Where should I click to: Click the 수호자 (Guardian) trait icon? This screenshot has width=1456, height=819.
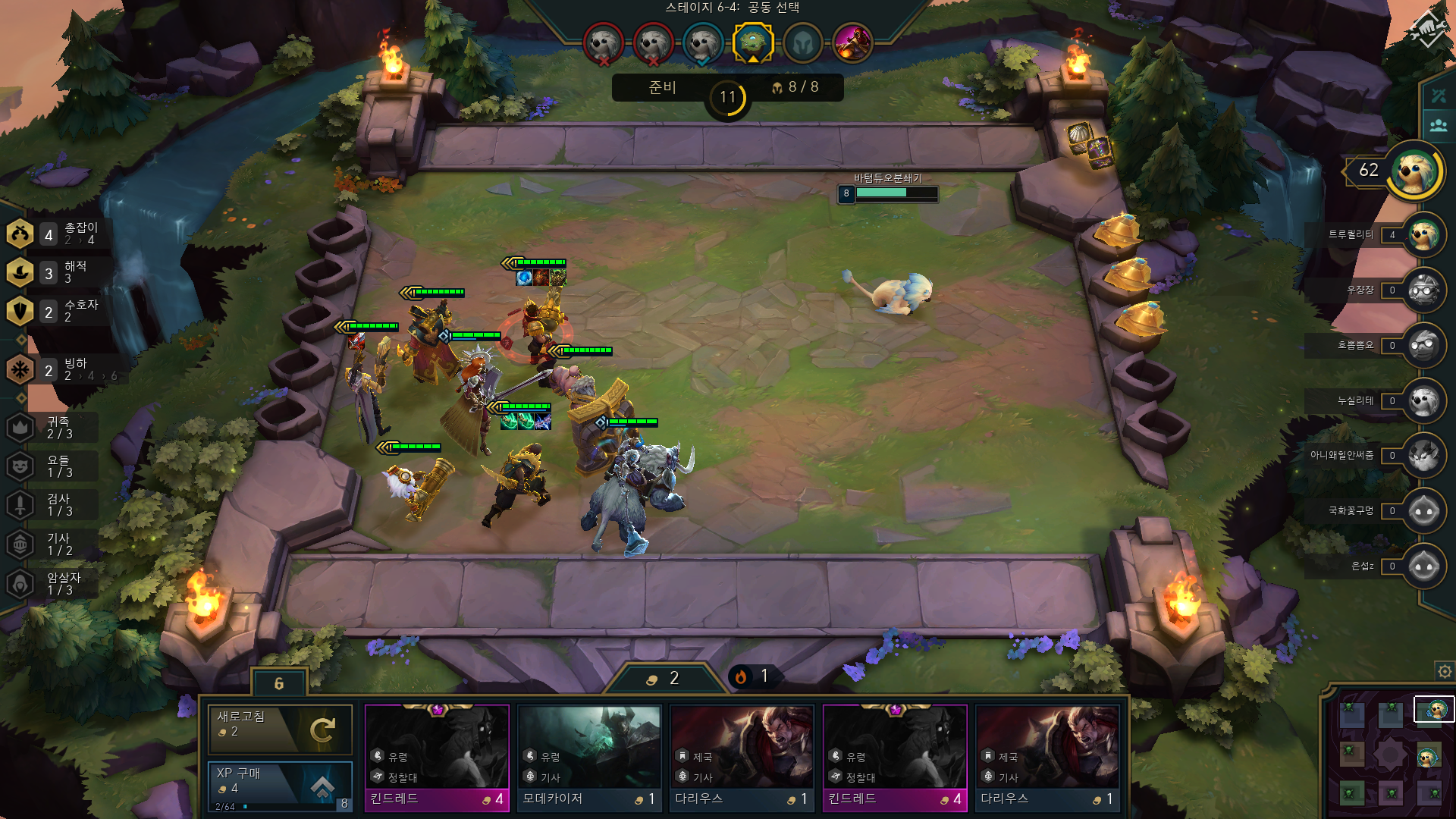click(x=20, y=311)
